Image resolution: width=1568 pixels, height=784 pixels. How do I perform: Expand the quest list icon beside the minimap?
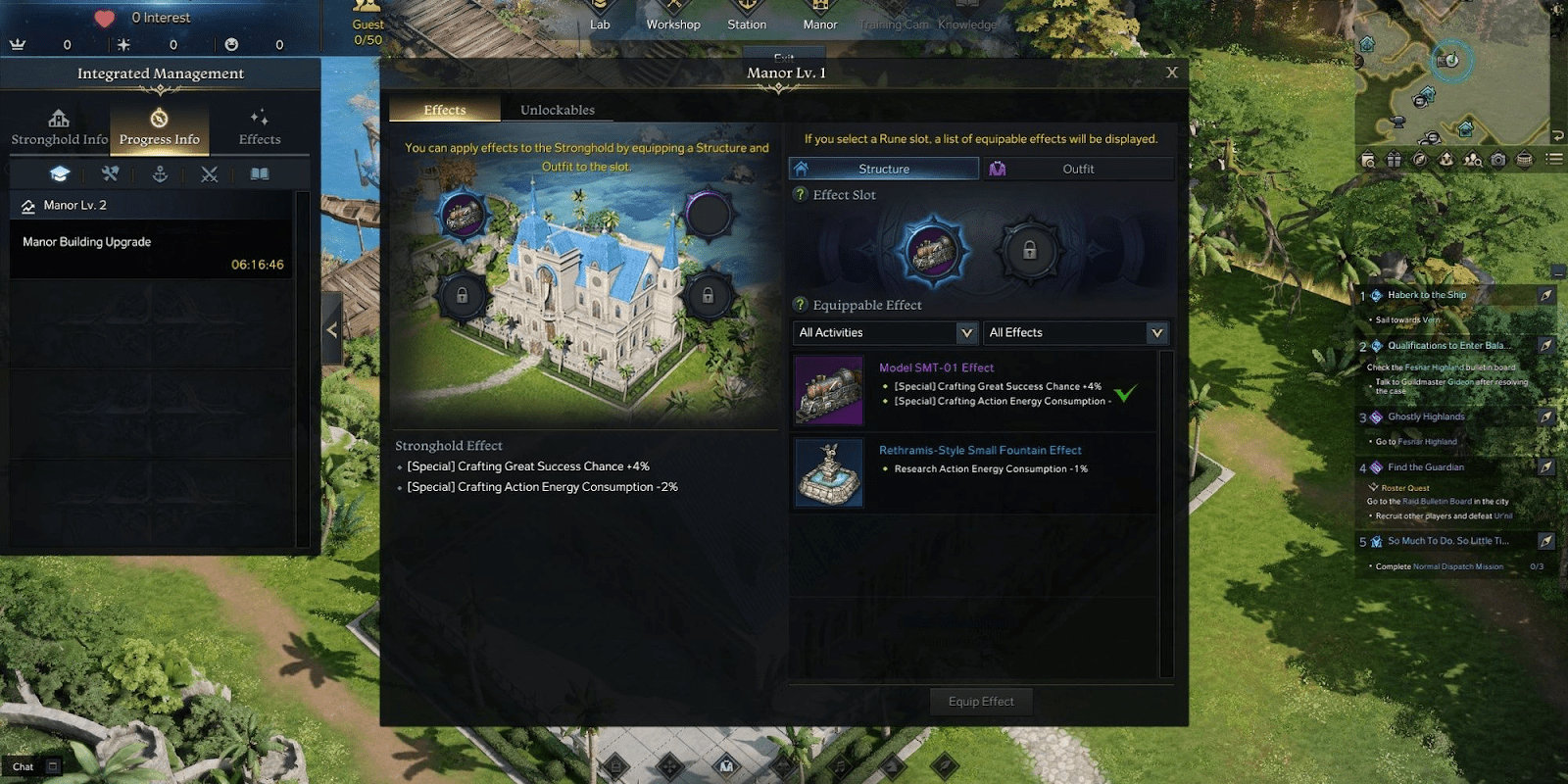pos(1553,159)
